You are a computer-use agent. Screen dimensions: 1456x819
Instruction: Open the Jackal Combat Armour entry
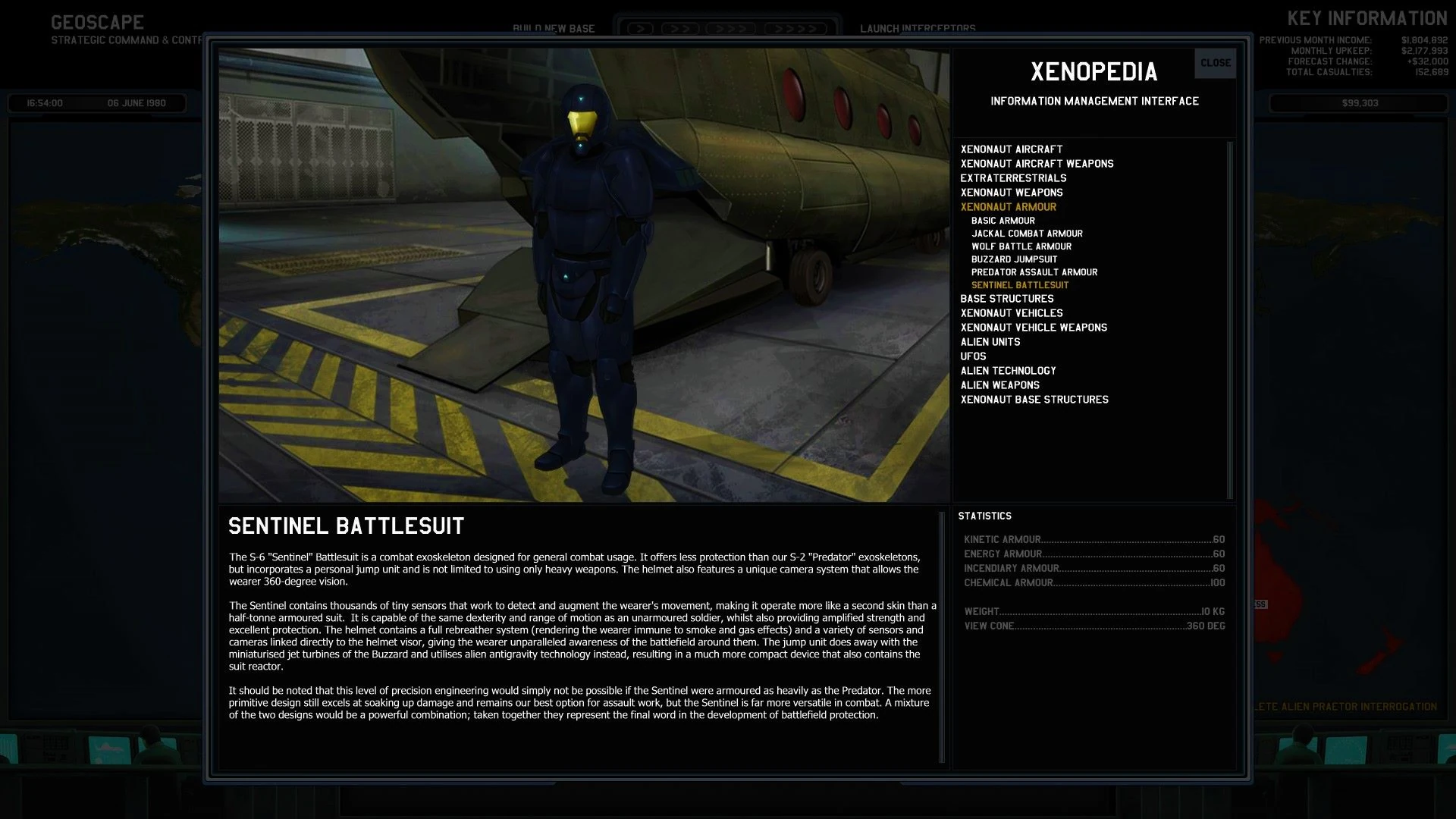tap(1028, 234)
